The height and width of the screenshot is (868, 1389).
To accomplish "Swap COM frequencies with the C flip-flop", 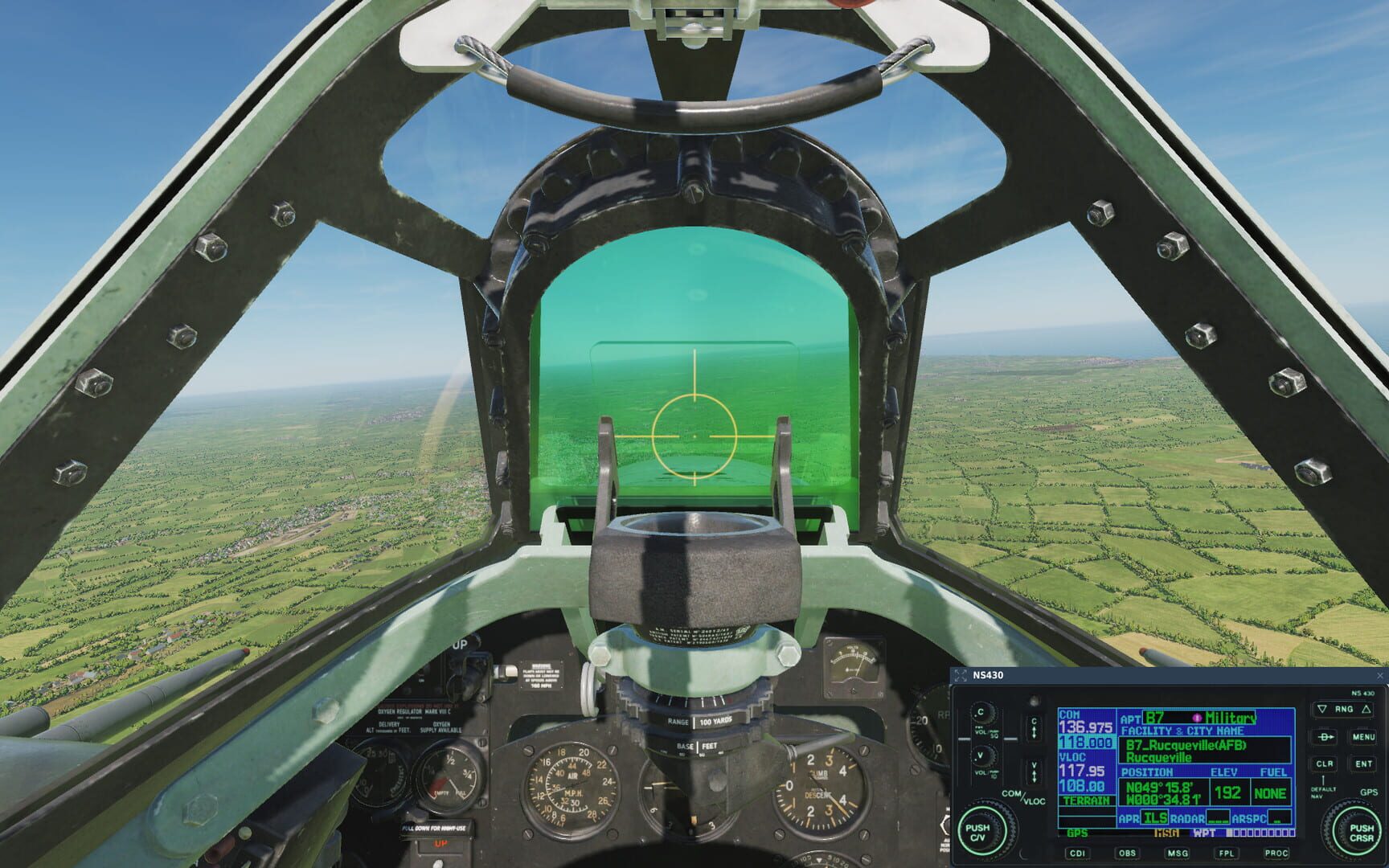I will (x=1033, y=727).
